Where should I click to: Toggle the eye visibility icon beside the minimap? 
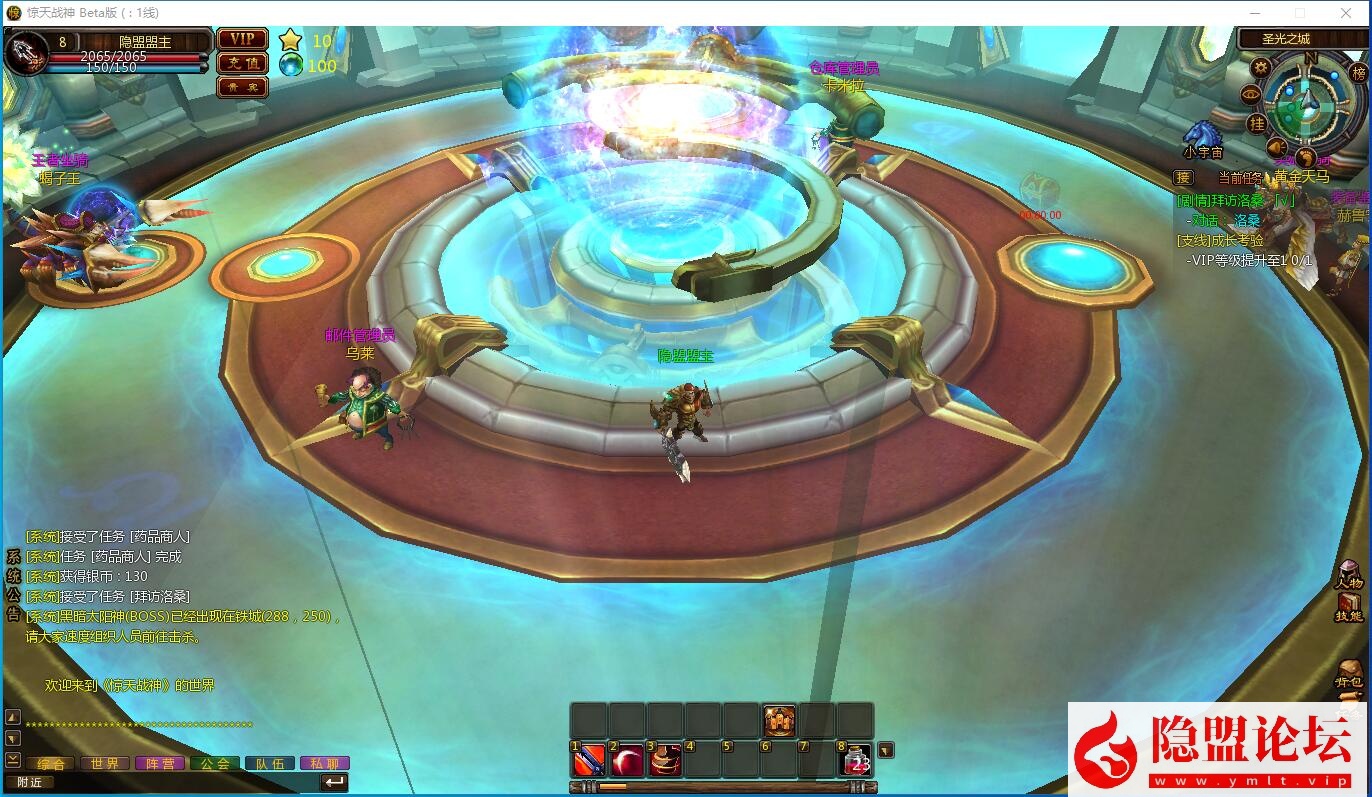1251,94
